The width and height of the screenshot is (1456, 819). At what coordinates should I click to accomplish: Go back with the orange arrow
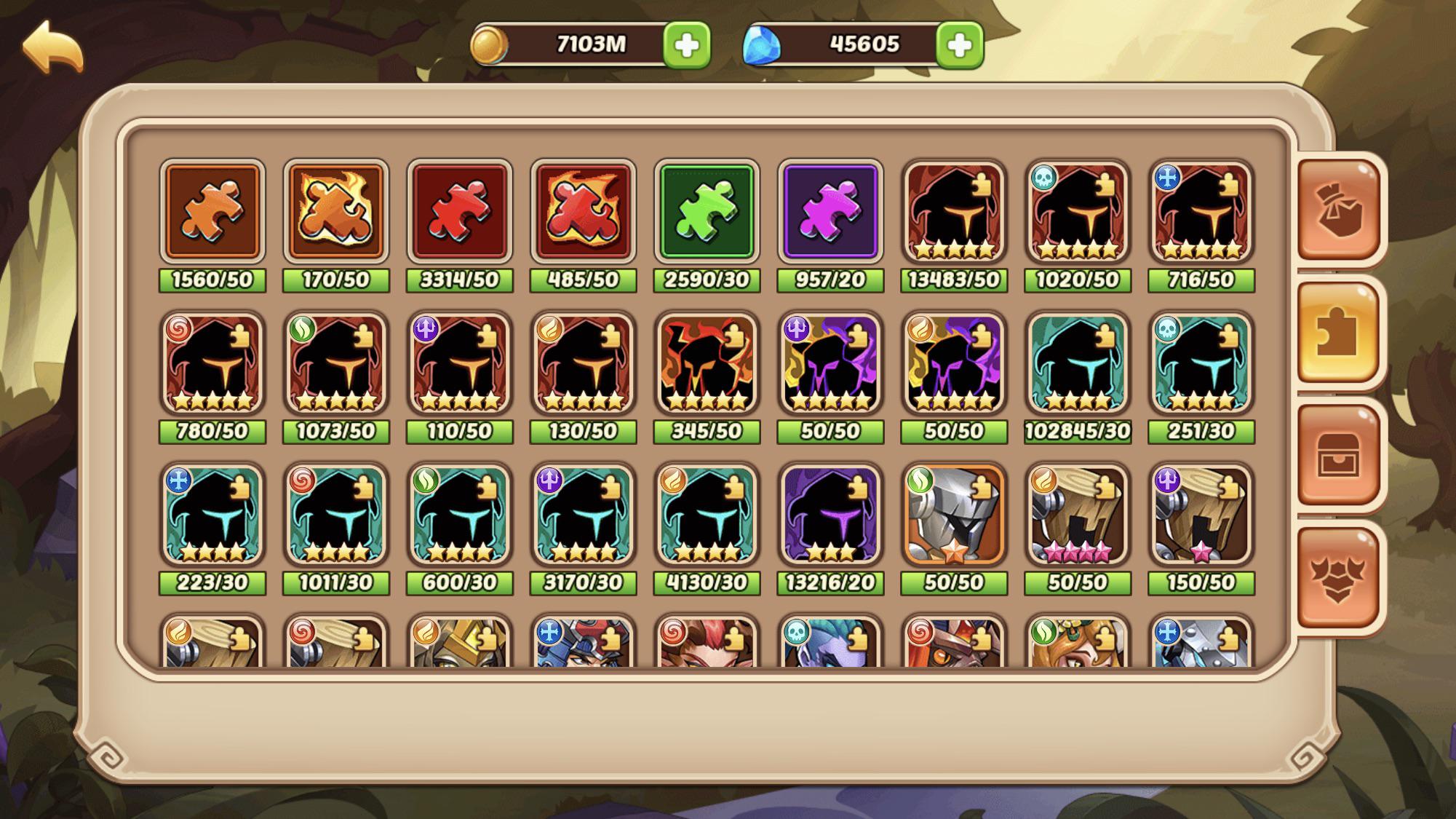52,47
